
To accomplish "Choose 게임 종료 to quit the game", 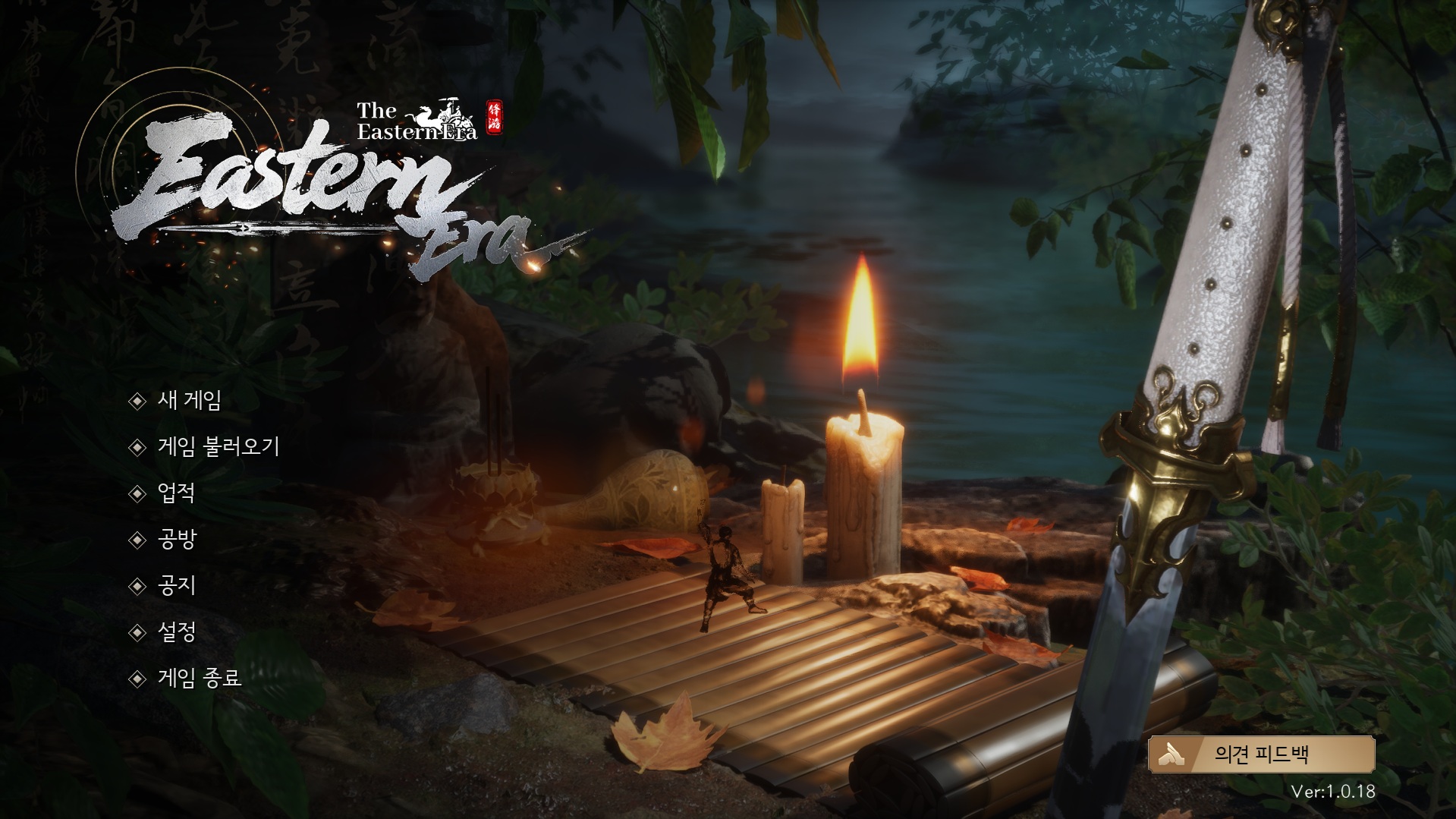I will pos(199,678).
